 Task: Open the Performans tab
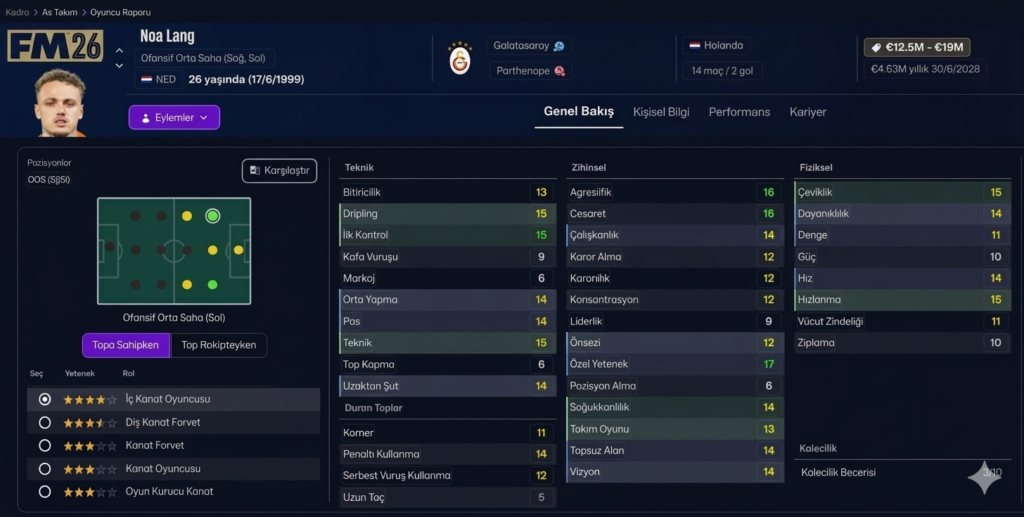(739, 112)
